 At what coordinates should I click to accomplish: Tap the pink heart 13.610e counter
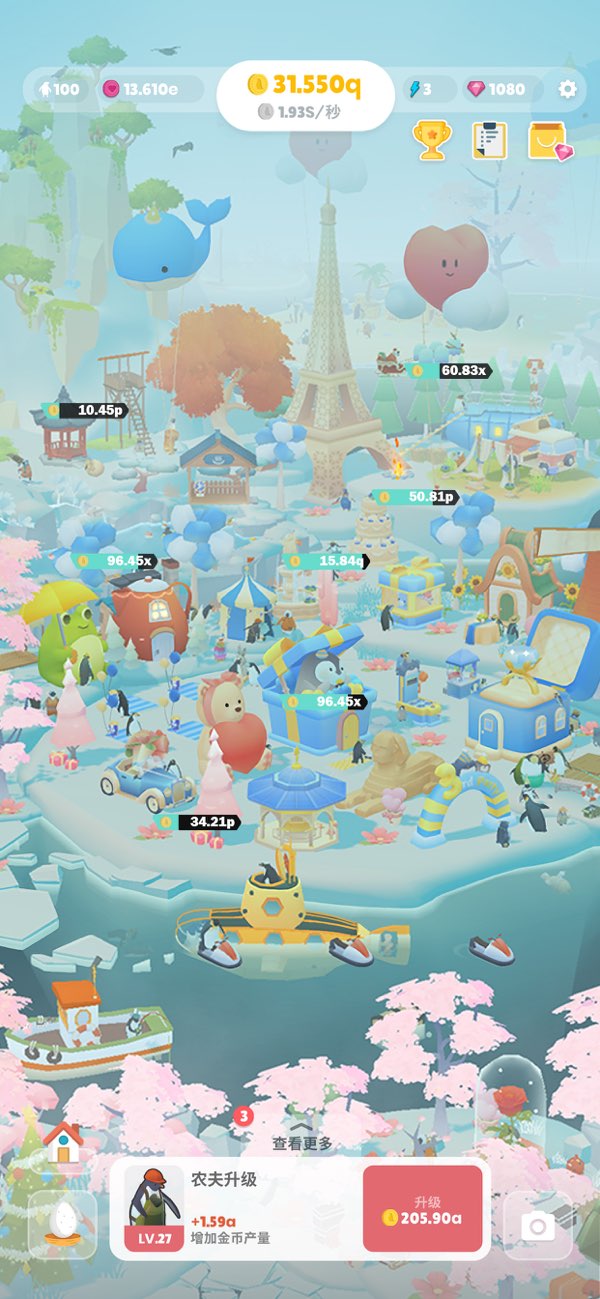[x=141, y=89]
